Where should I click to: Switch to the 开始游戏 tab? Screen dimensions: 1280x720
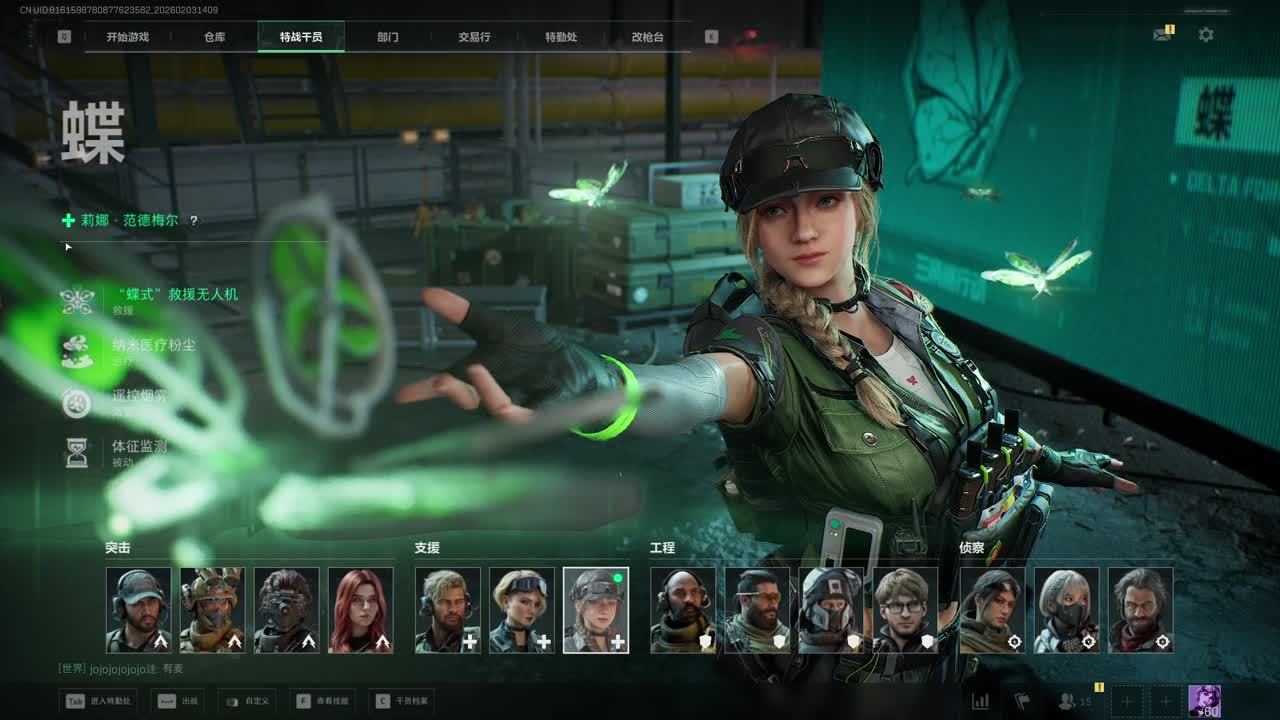[x=128, y=37]
